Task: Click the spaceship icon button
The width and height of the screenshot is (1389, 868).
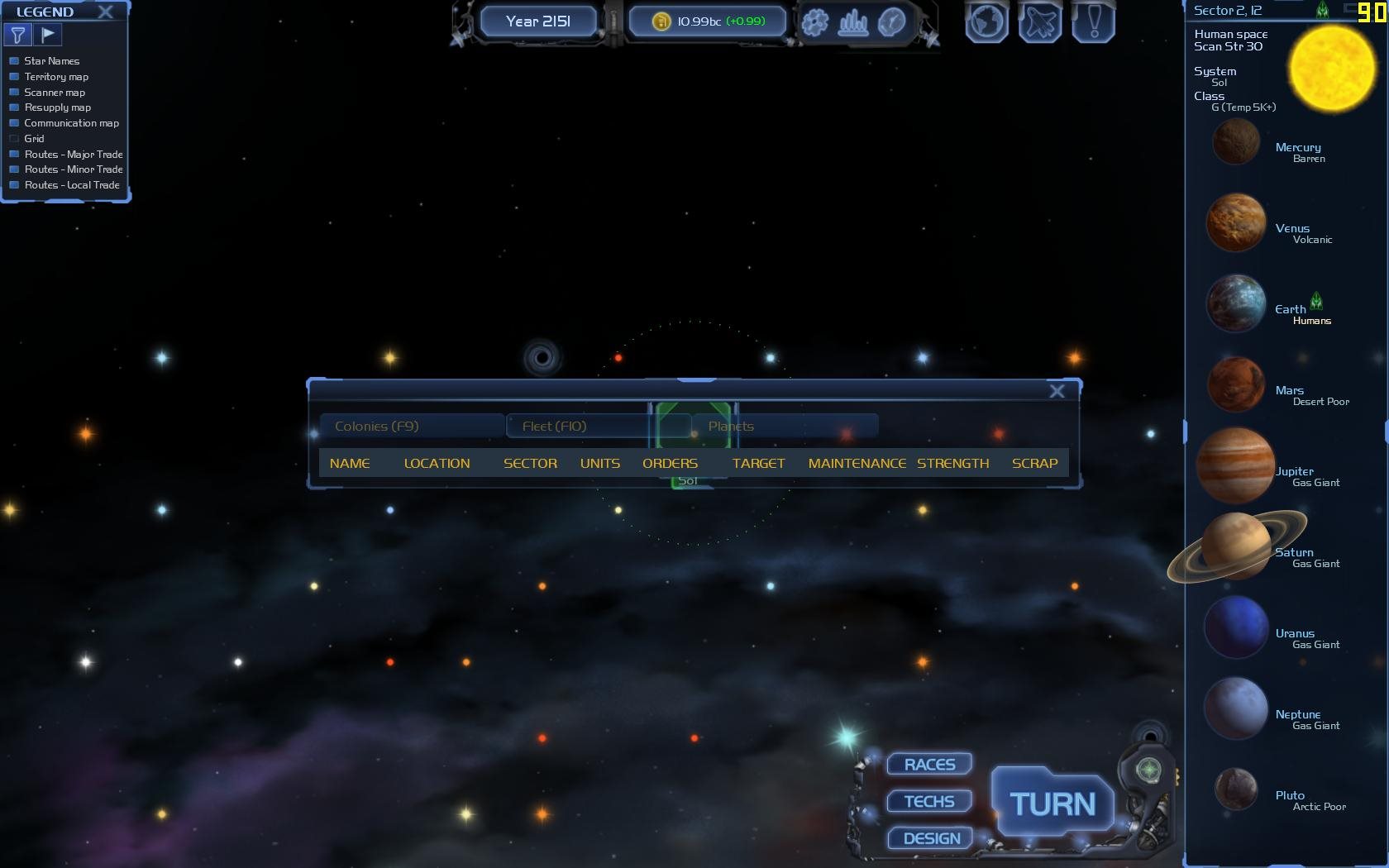Action: [x=1040, y=22]
